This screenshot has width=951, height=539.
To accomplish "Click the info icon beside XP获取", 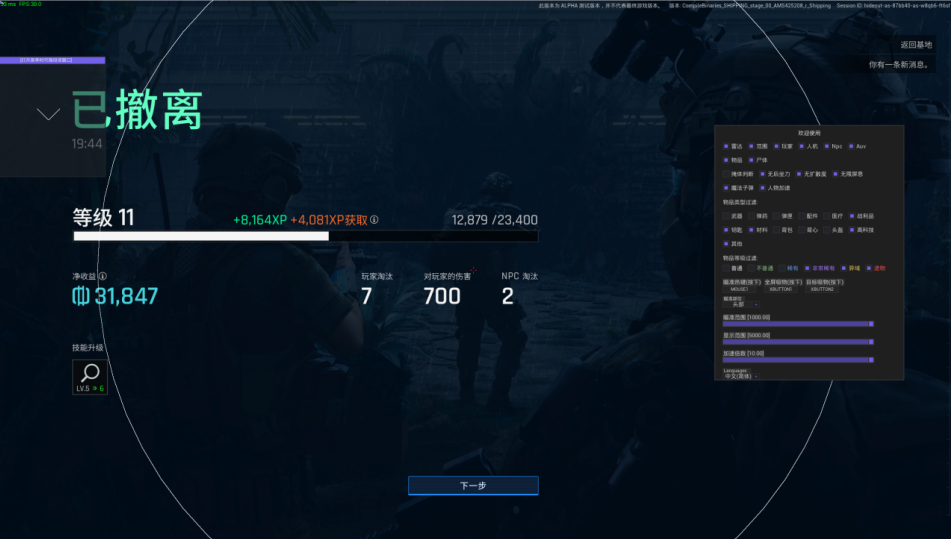I will (374, 220).
